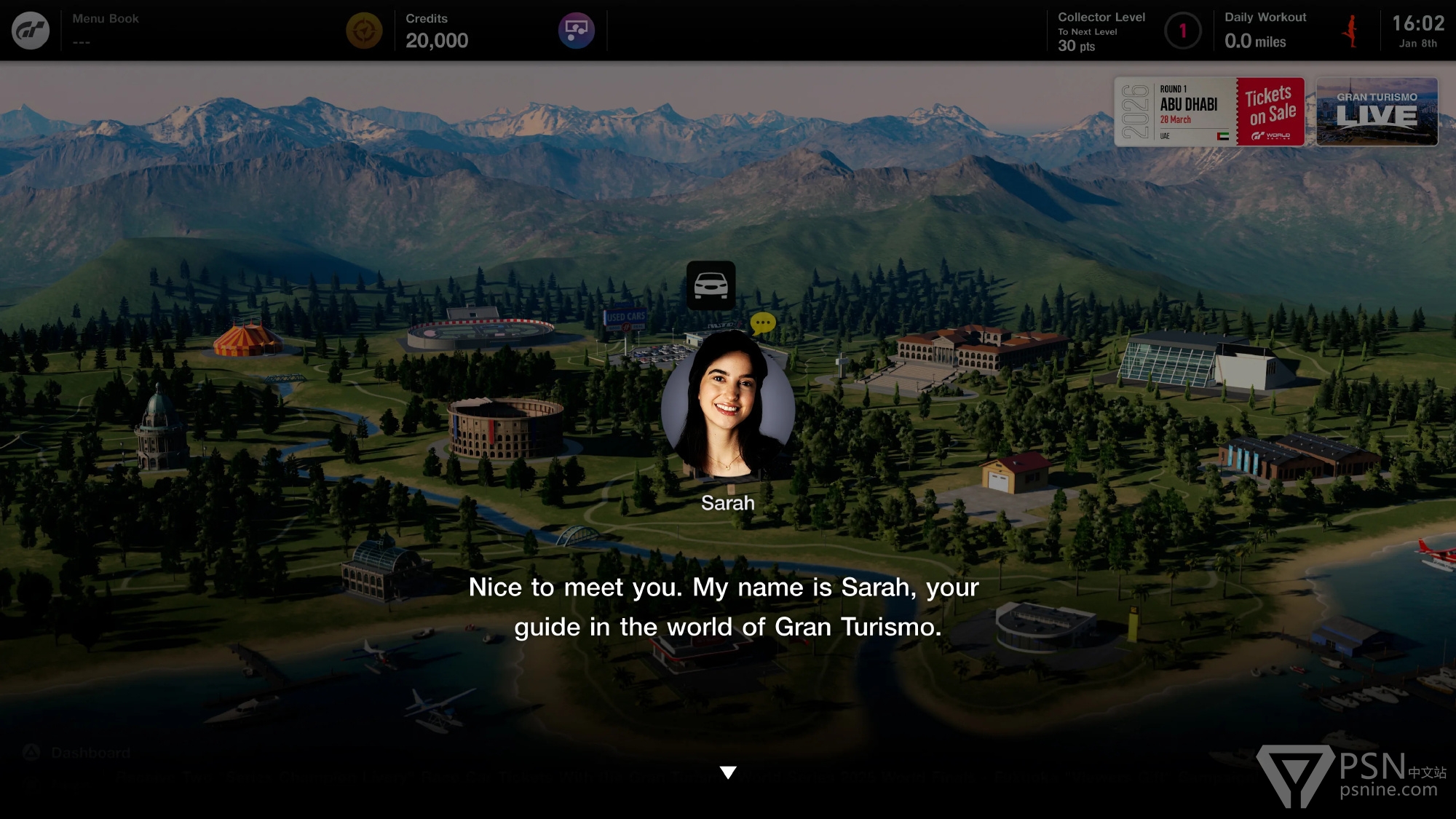Open the purple multiplayer showcase icon
Viewport: 1456px width, 819px height.
pos(577,31)
